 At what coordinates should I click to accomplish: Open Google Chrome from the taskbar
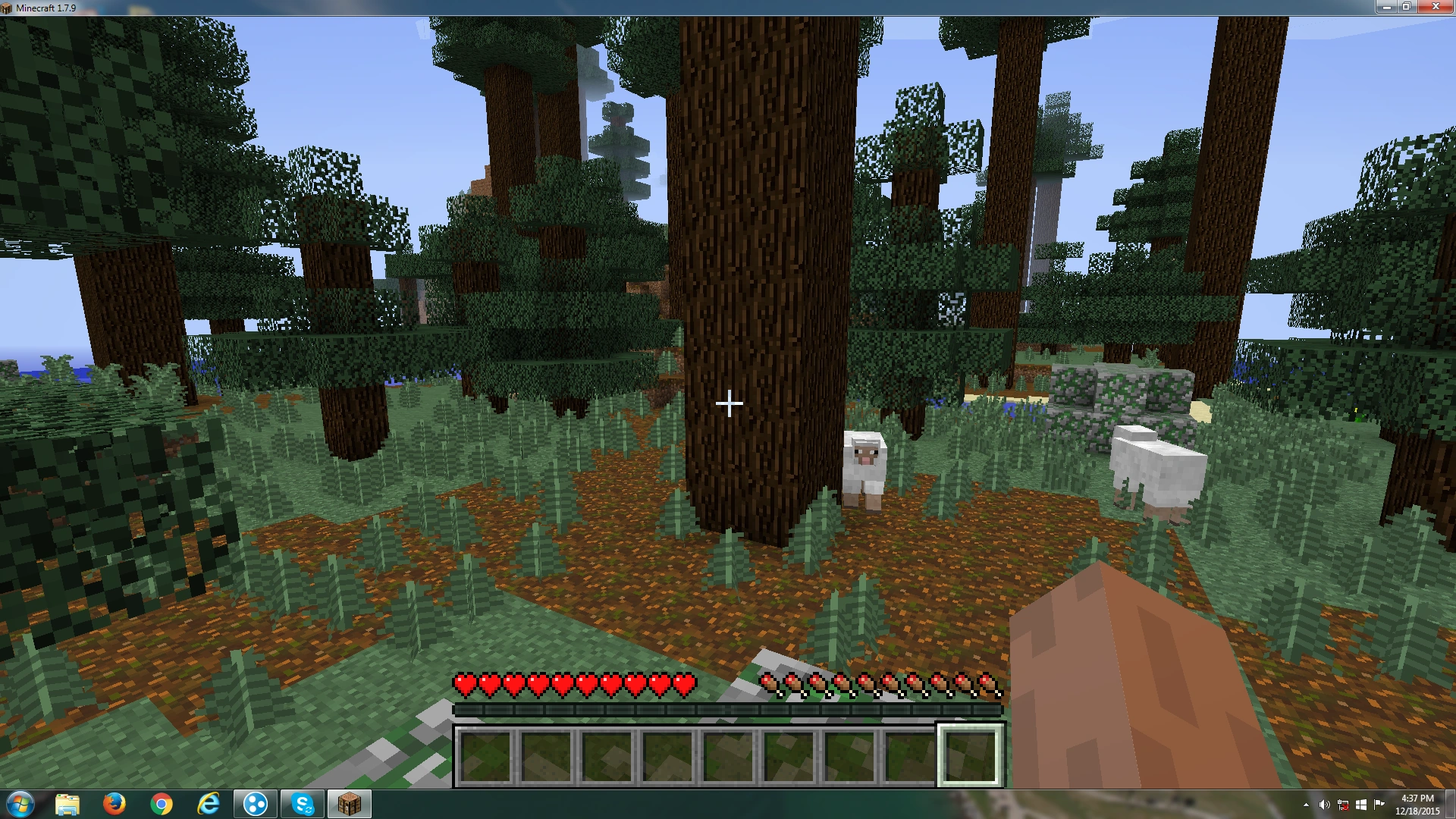(x=162, y=803)
